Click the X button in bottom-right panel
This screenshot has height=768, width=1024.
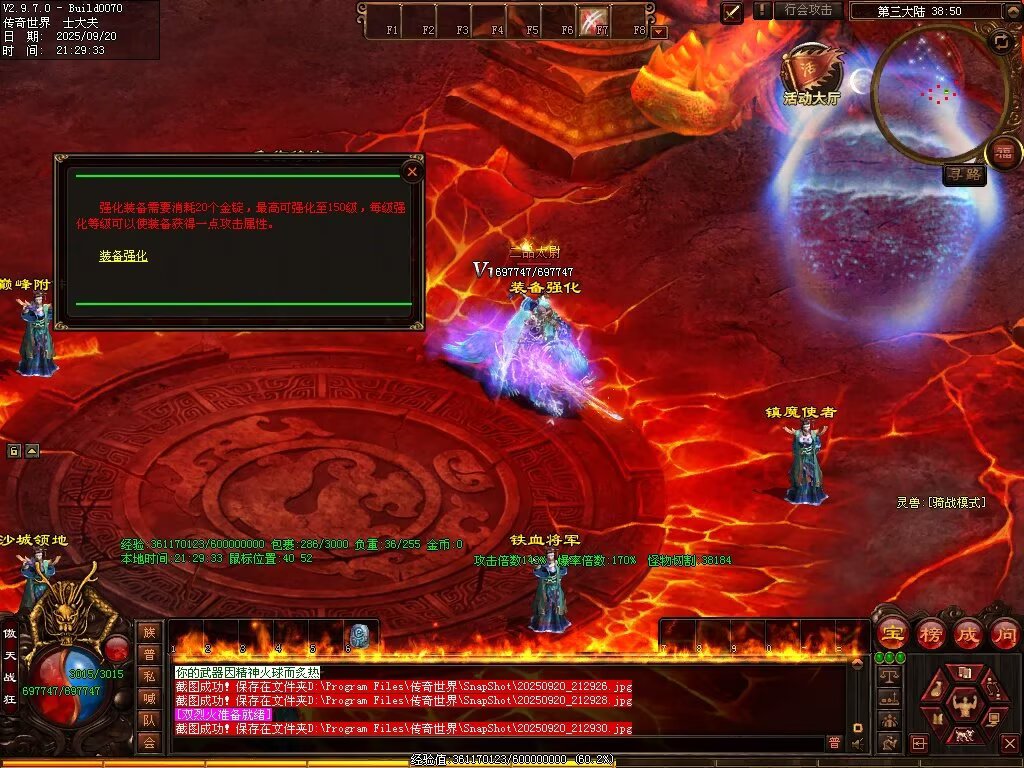[1009, 744]
